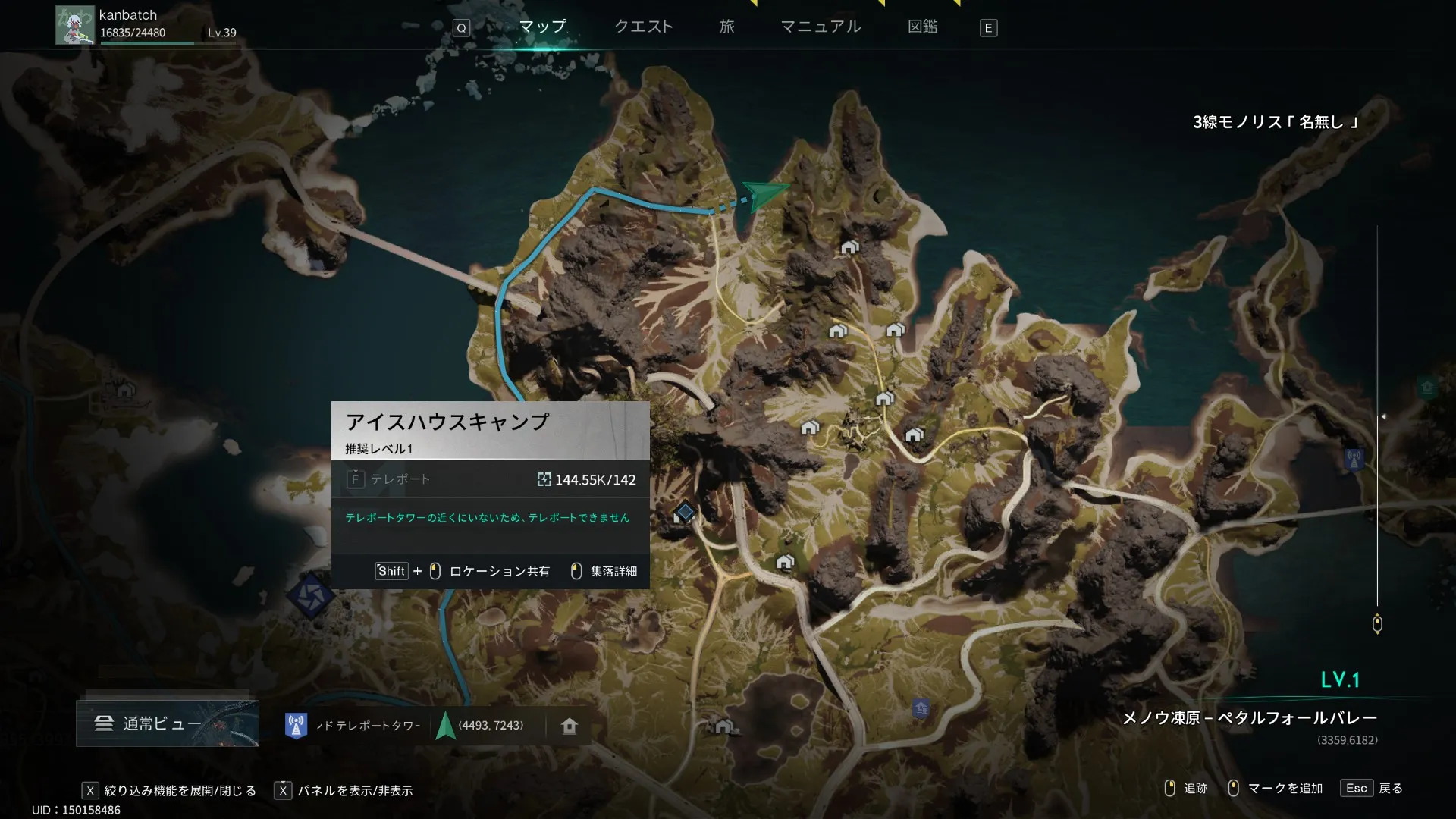Select the マニュアル tab
The height and width of the screenshot is (819, 1456).
pos(821,27)
